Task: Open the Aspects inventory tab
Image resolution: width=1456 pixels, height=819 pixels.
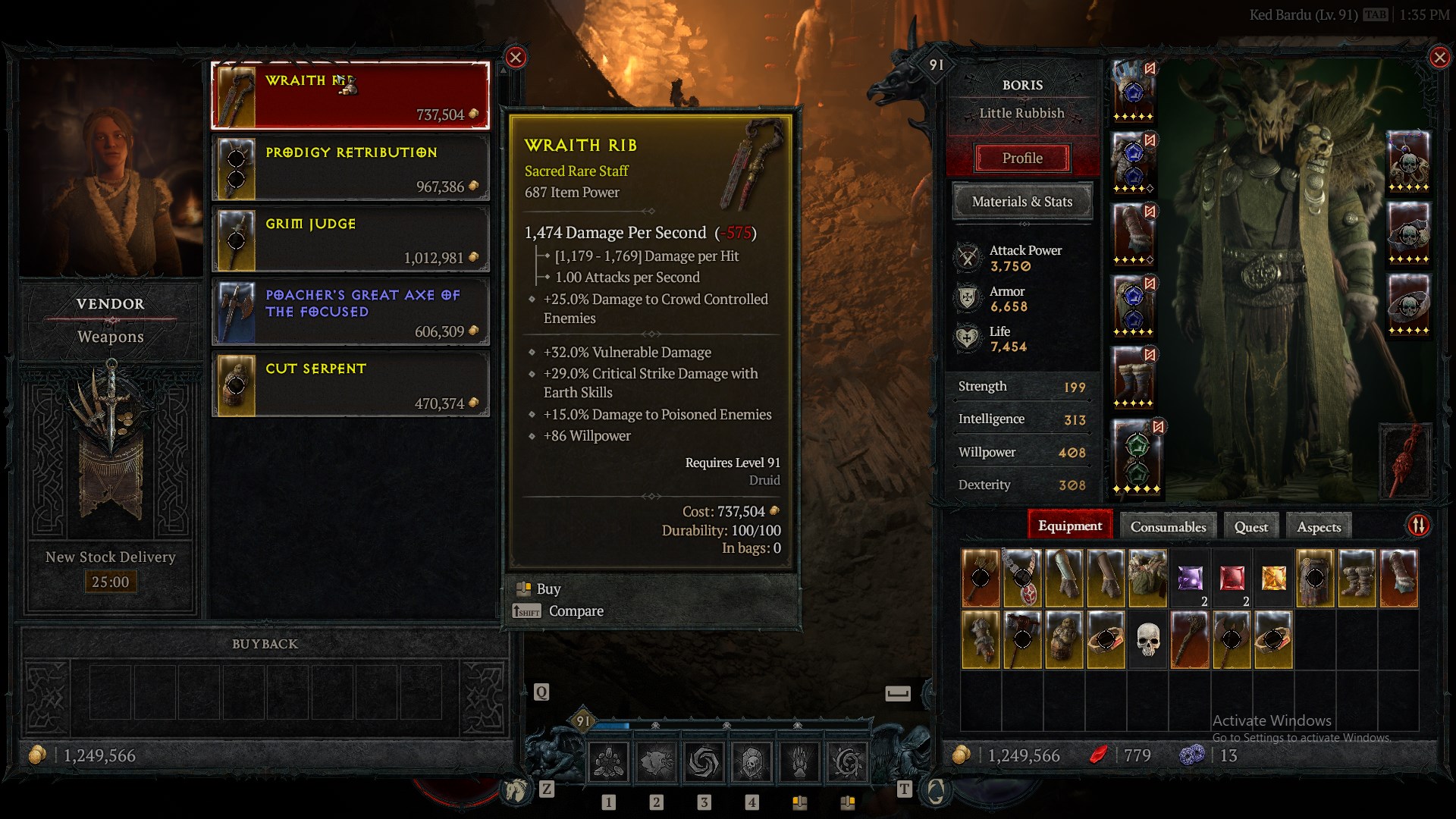Action: tap(1319, 527)
